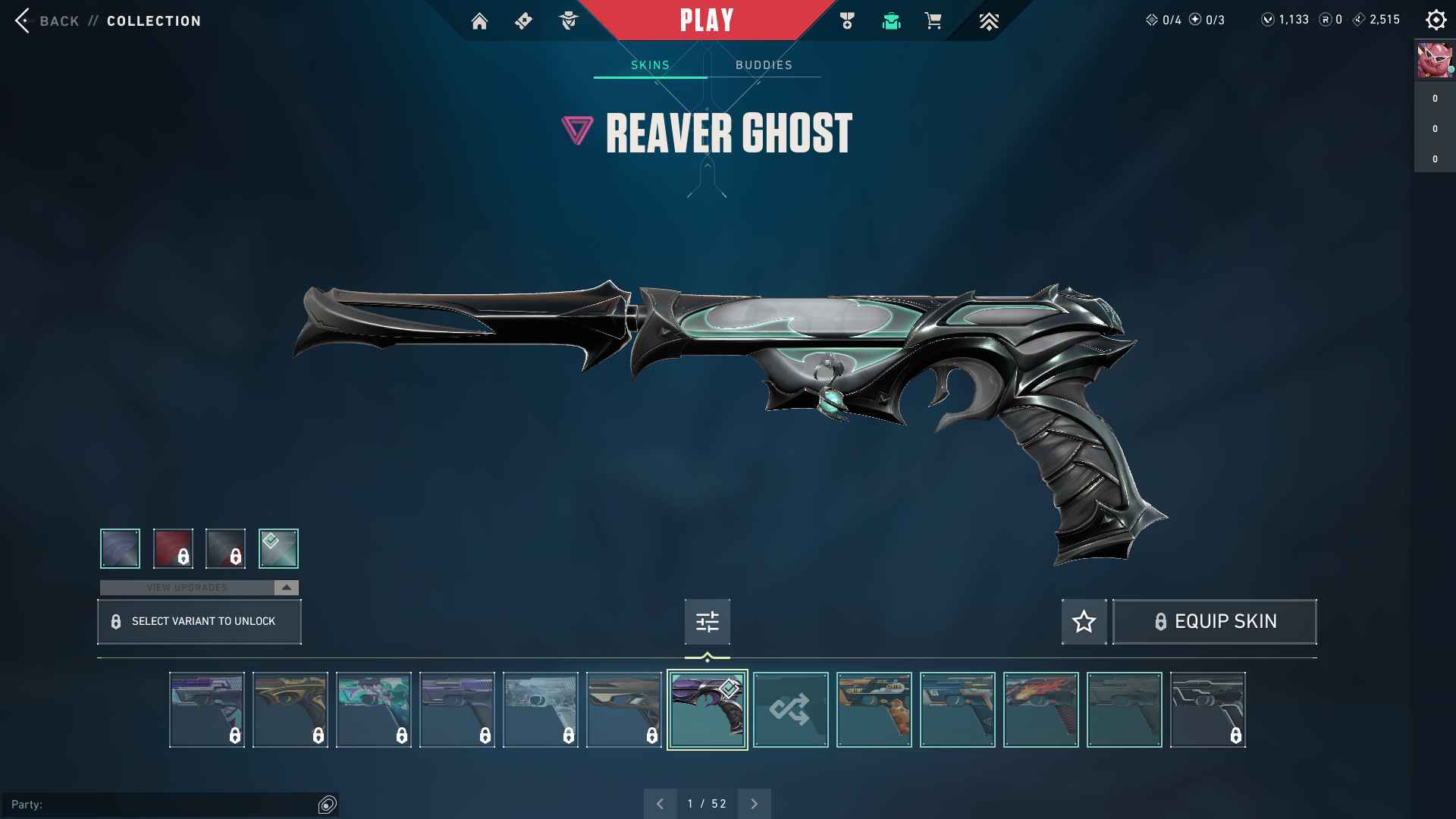Open the player avatar profile card
The width and height of the screenshot is (1456, 819).
pyautogui.click(x=1435, y=61)
